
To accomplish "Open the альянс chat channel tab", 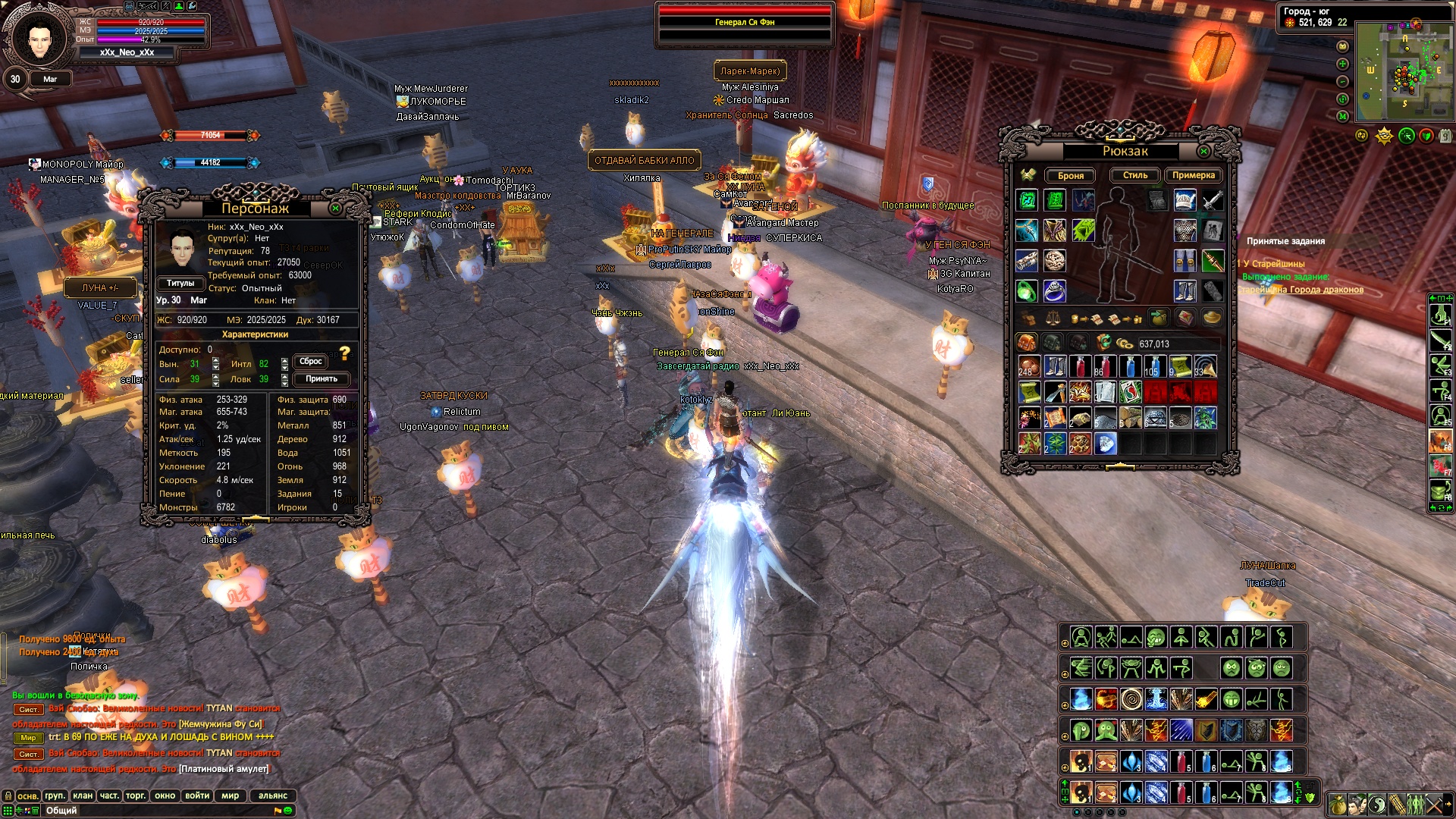I will (273, 795).
